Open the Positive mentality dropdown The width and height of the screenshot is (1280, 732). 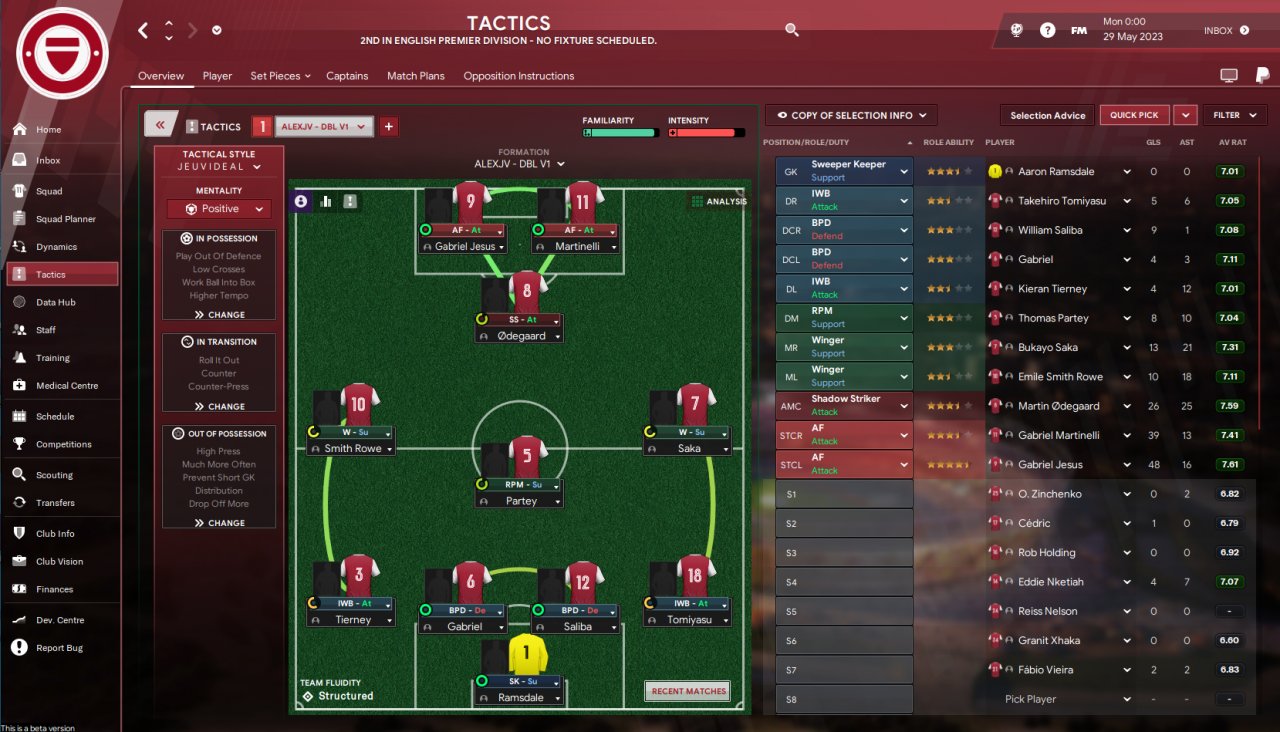point(219,209)
